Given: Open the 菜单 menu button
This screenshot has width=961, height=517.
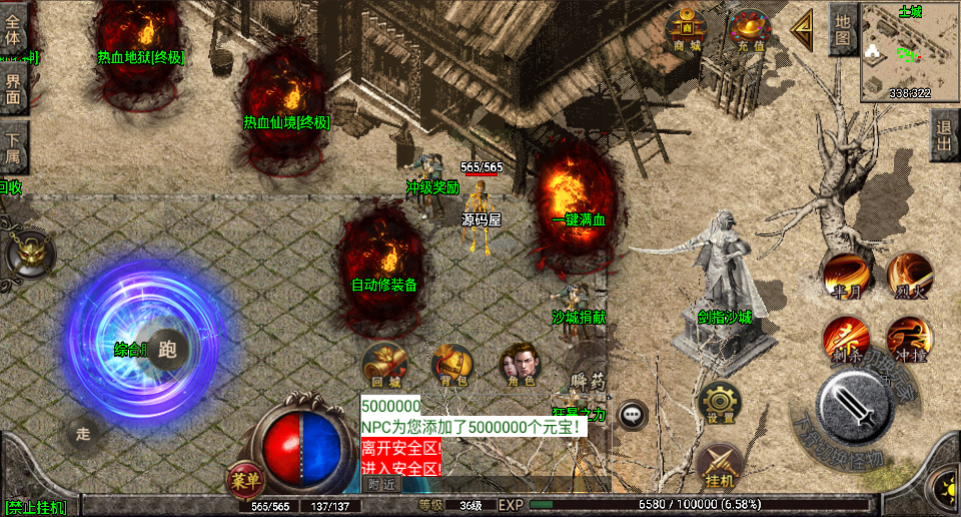Looking at the screenshot, I should (244, 479).
